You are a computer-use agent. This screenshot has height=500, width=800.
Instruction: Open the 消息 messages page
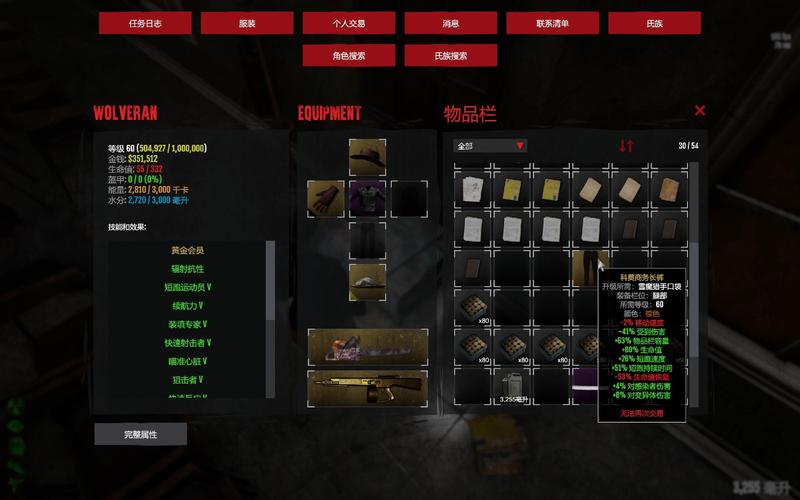coord(451,23)
